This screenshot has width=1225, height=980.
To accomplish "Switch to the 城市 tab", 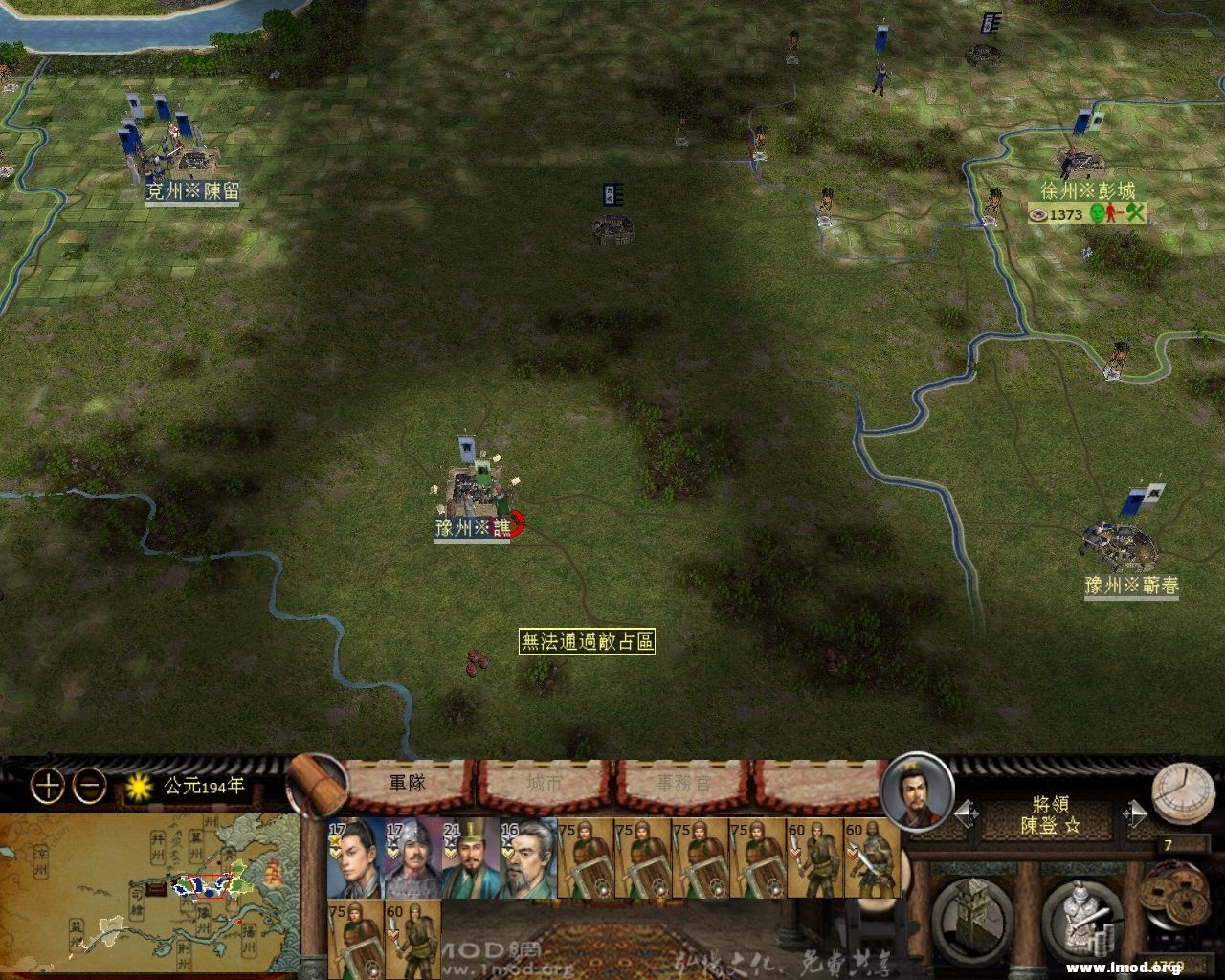I will click(544, 785).
